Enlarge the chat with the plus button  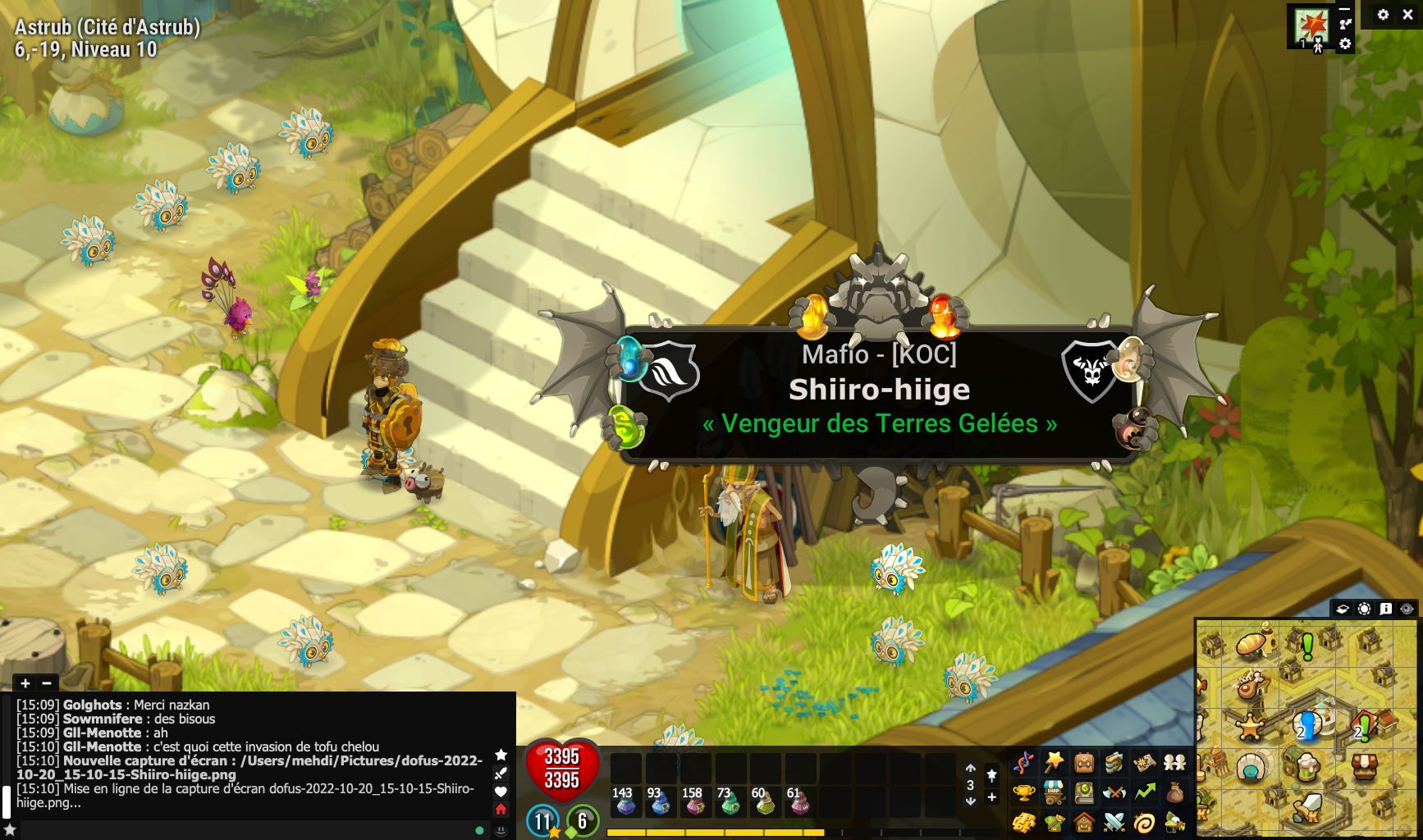pyautogui.click(x=25, y=683)
